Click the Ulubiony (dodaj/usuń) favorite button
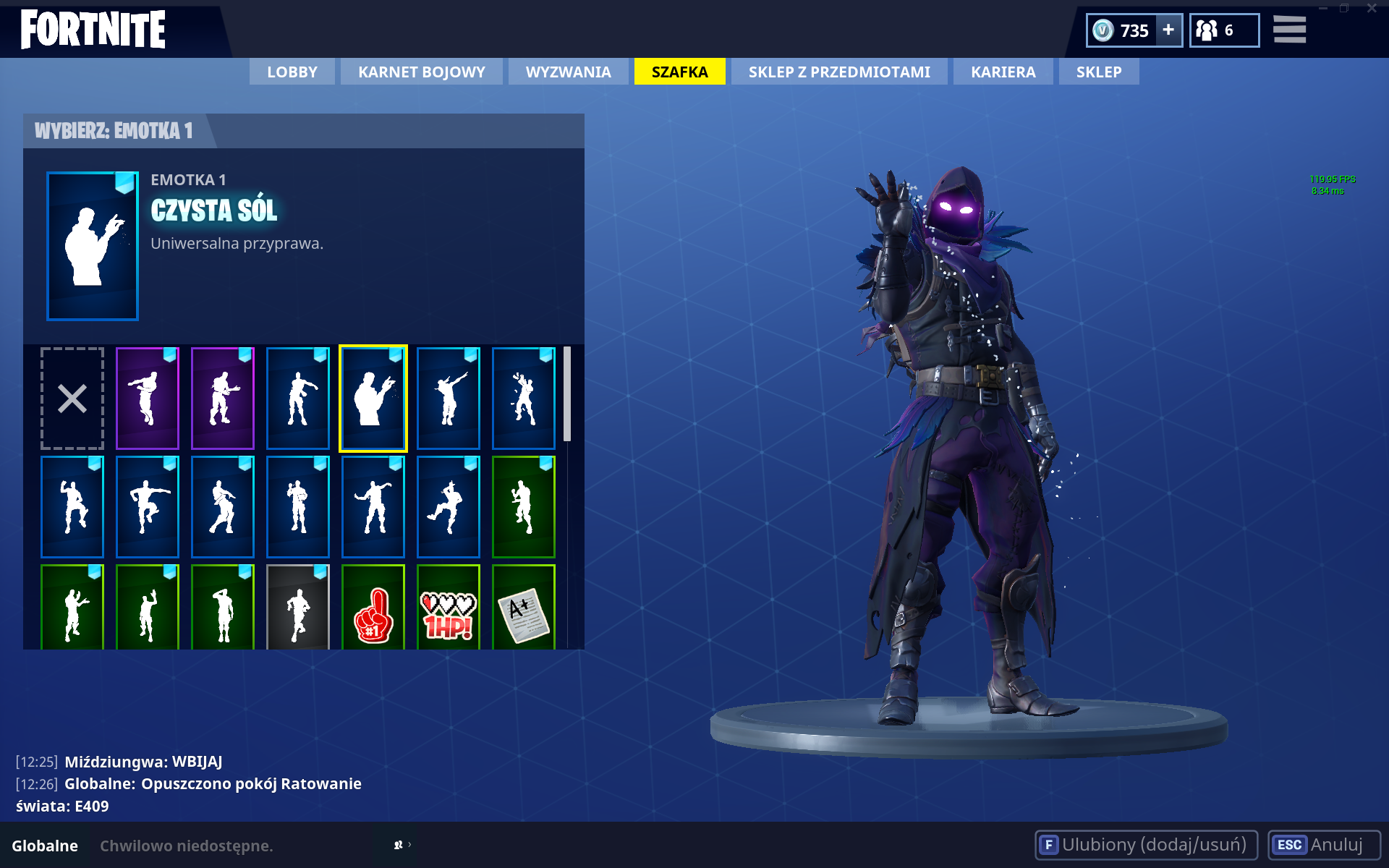Image resolution: width=1389 pixels, height=868 pixels. [1146, 845]
